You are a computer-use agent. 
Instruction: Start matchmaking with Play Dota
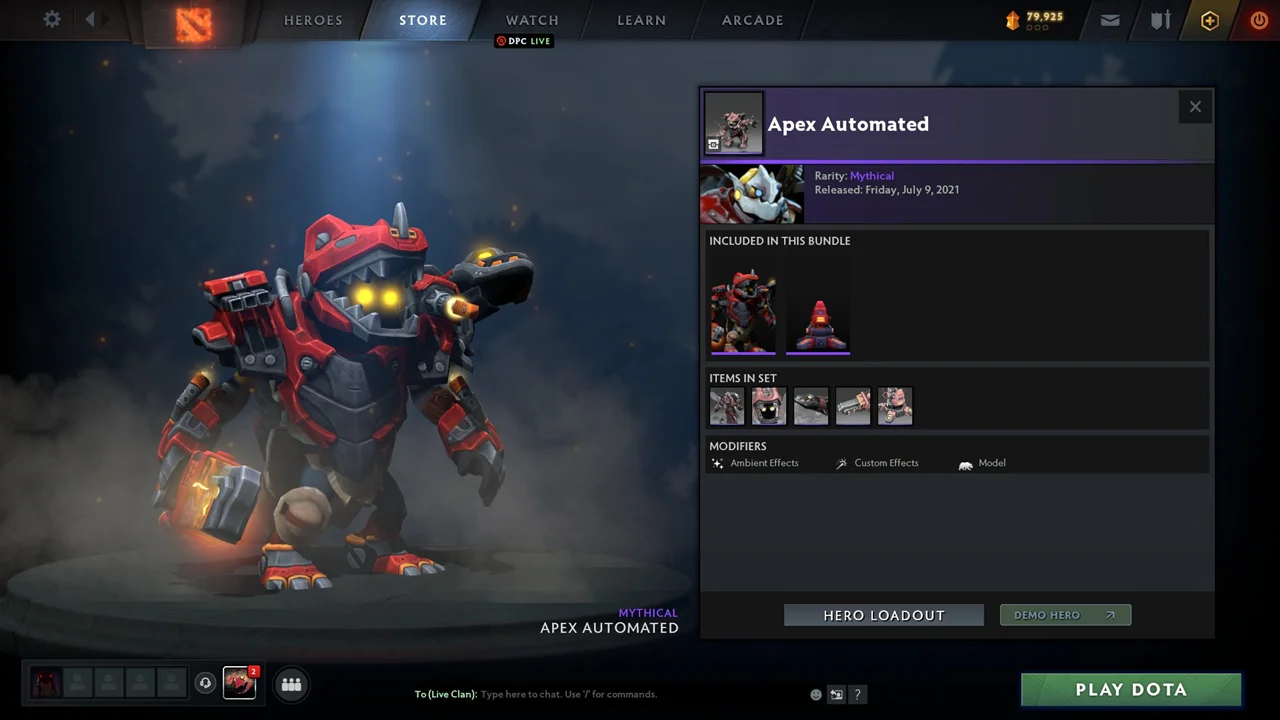coord(1131,689)
